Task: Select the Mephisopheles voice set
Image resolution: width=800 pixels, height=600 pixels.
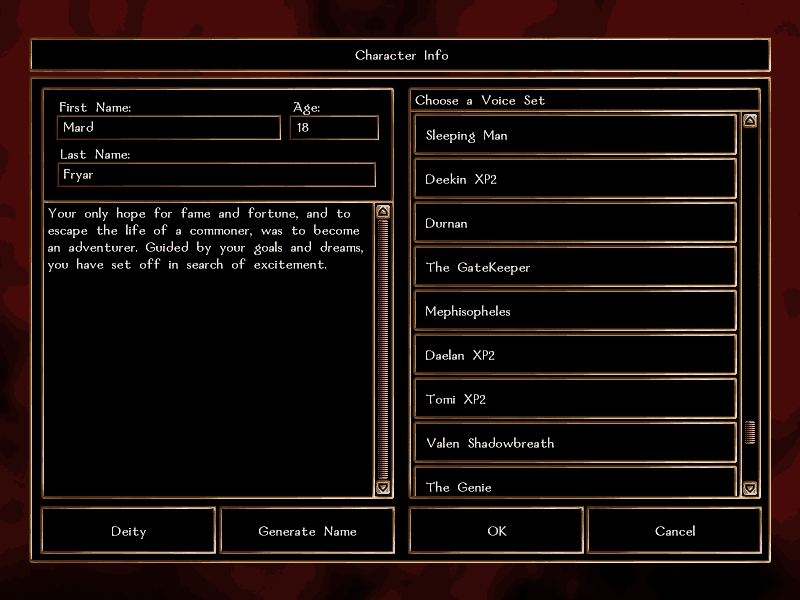Action: 575,311
